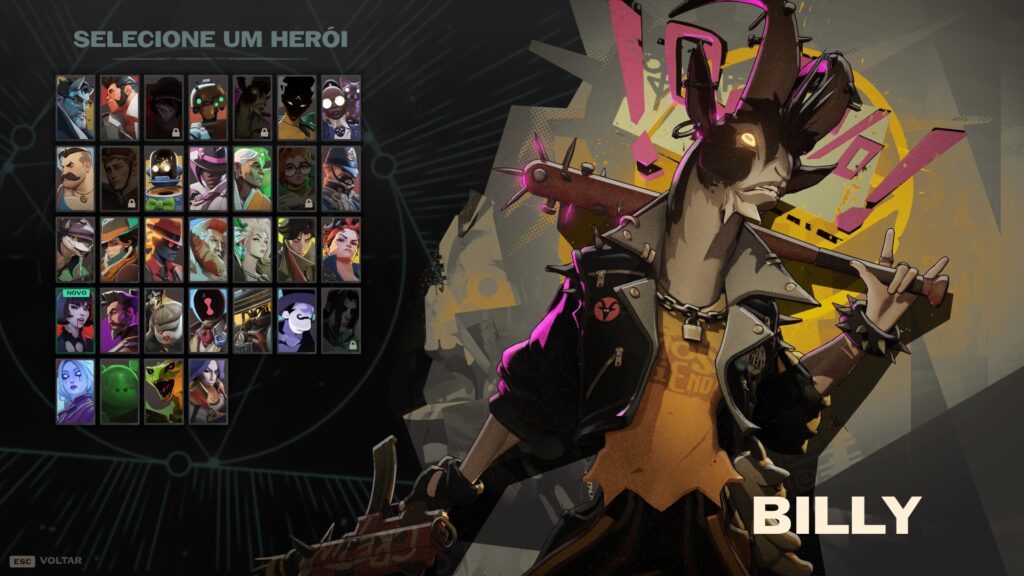Choose the robot with green goggles

pos(208,107)
